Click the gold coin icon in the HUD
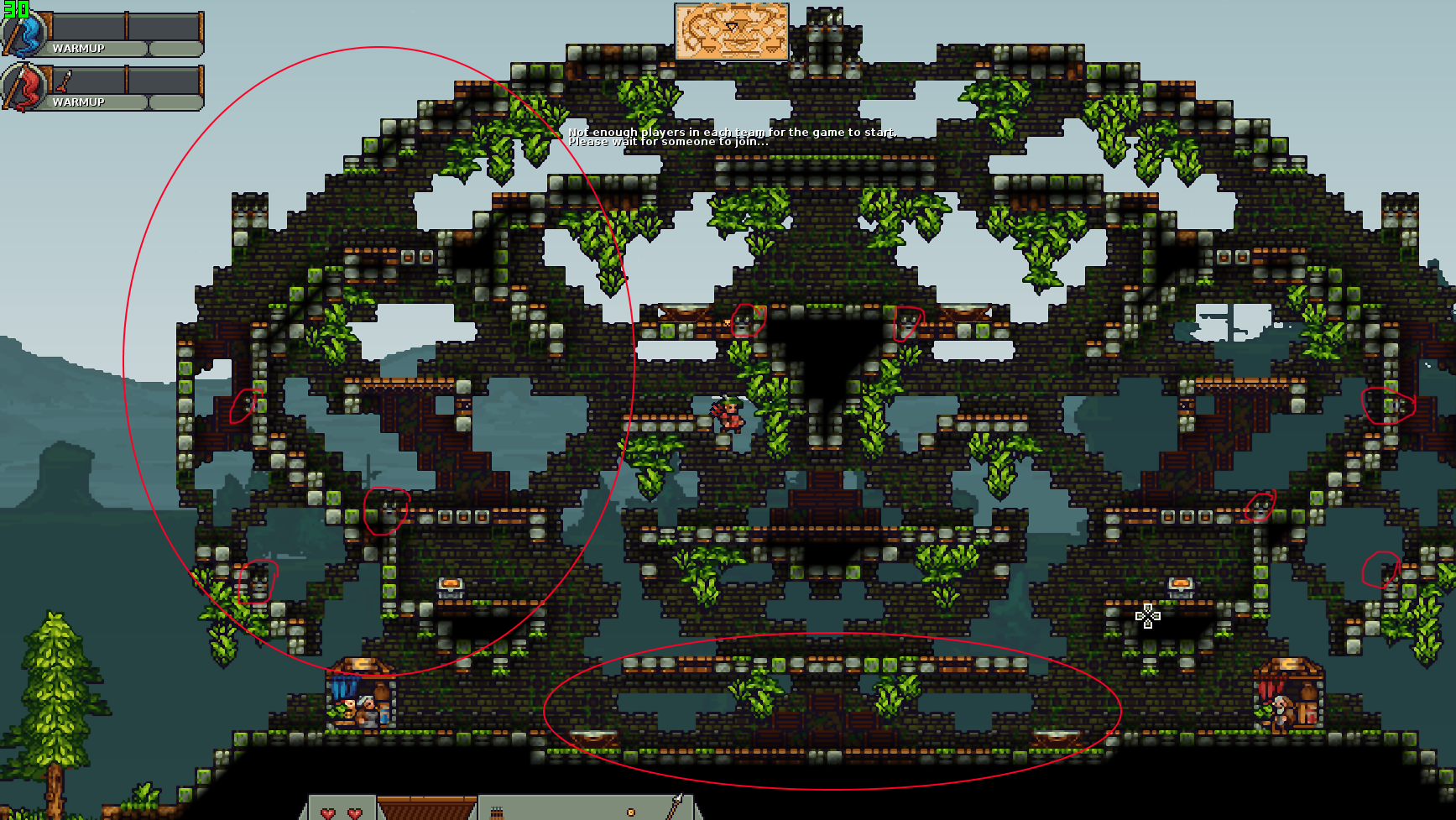Viewport: 1456px width, 820px height. point(631,812)
